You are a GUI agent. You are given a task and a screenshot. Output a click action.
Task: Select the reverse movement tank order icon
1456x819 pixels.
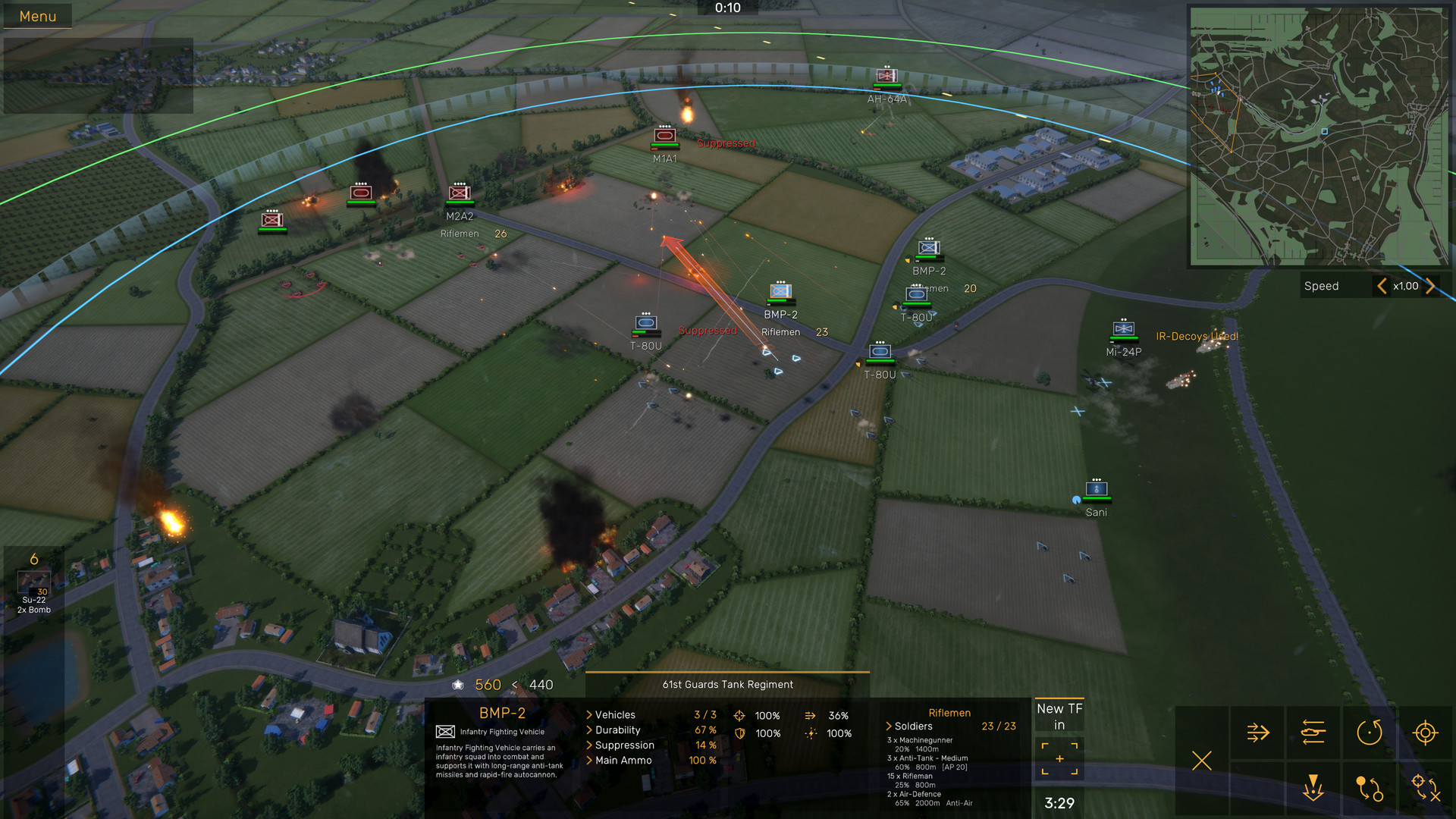pyautogui.click(x=1313, y=732)
